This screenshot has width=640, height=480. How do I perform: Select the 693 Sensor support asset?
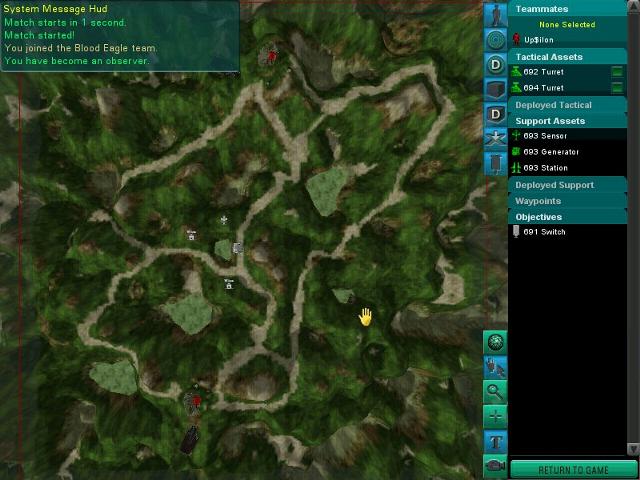544,136
